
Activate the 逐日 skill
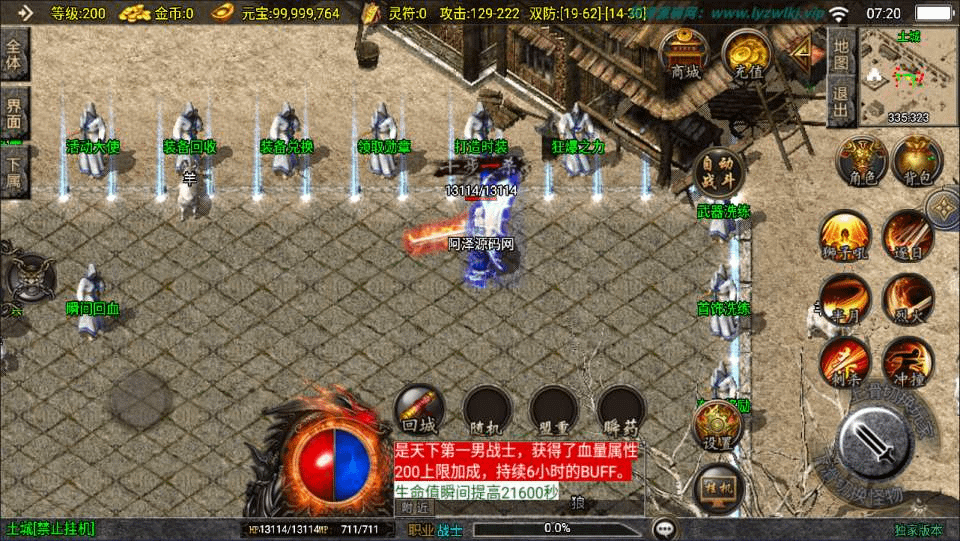908,236
